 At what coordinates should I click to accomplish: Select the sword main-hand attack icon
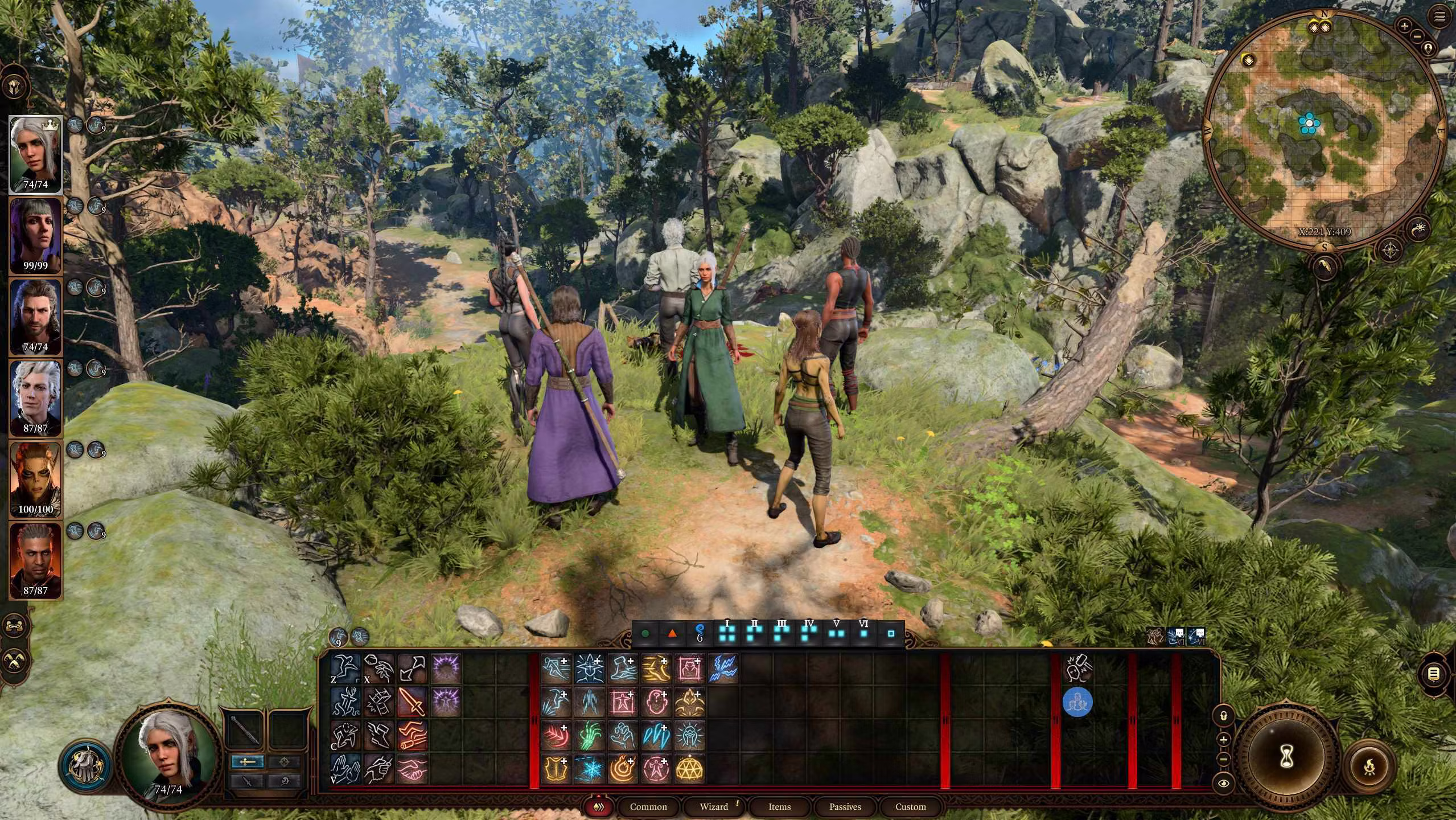point(413,702)
